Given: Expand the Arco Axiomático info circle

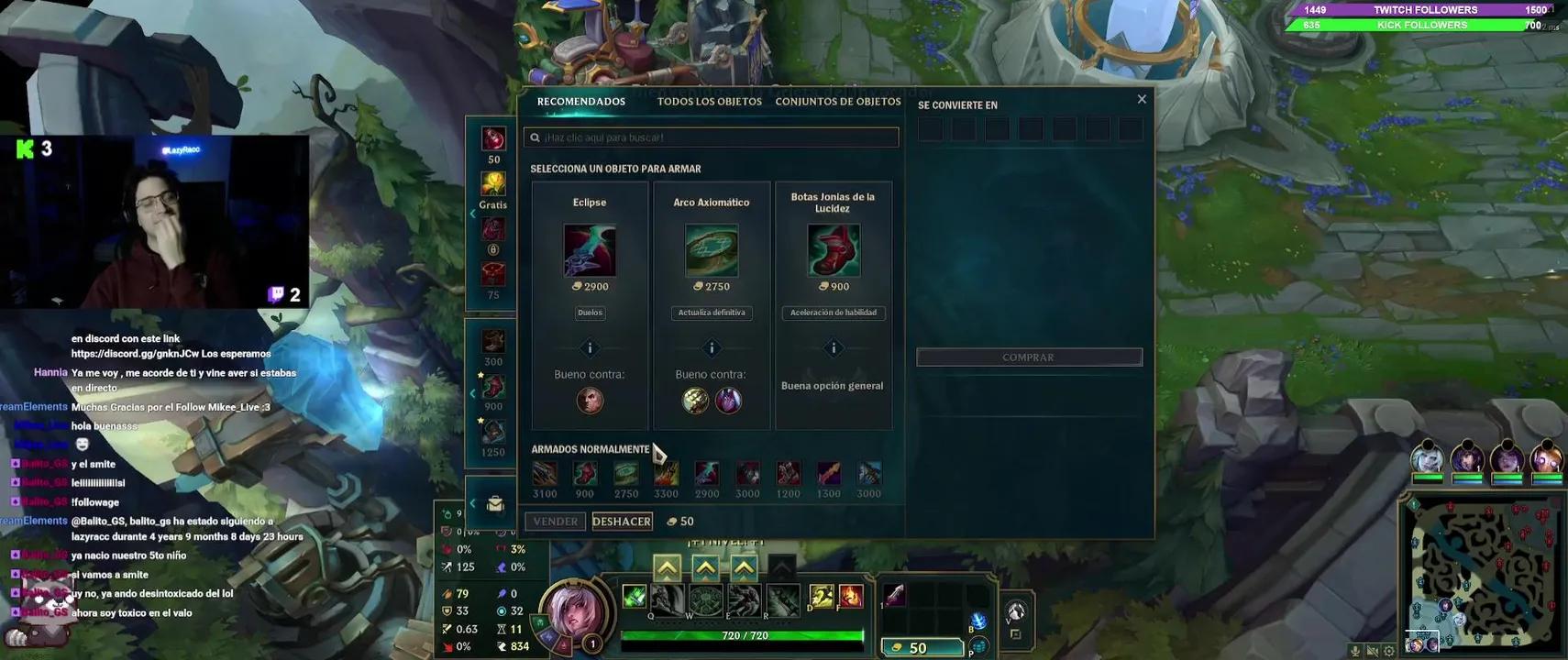Looking at the screenshot, I should coord(712,347).
